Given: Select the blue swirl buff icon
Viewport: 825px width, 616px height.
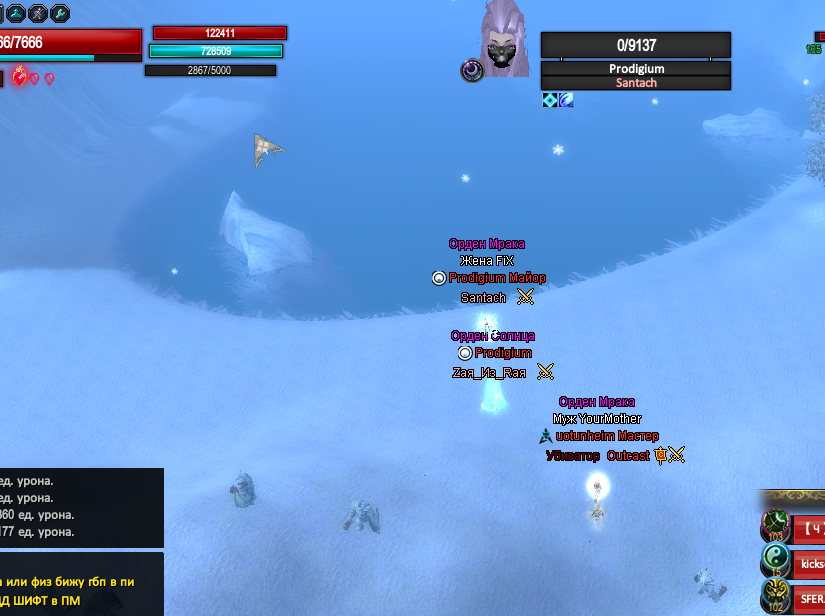Looking at the screenshot, I should [566, 100].
